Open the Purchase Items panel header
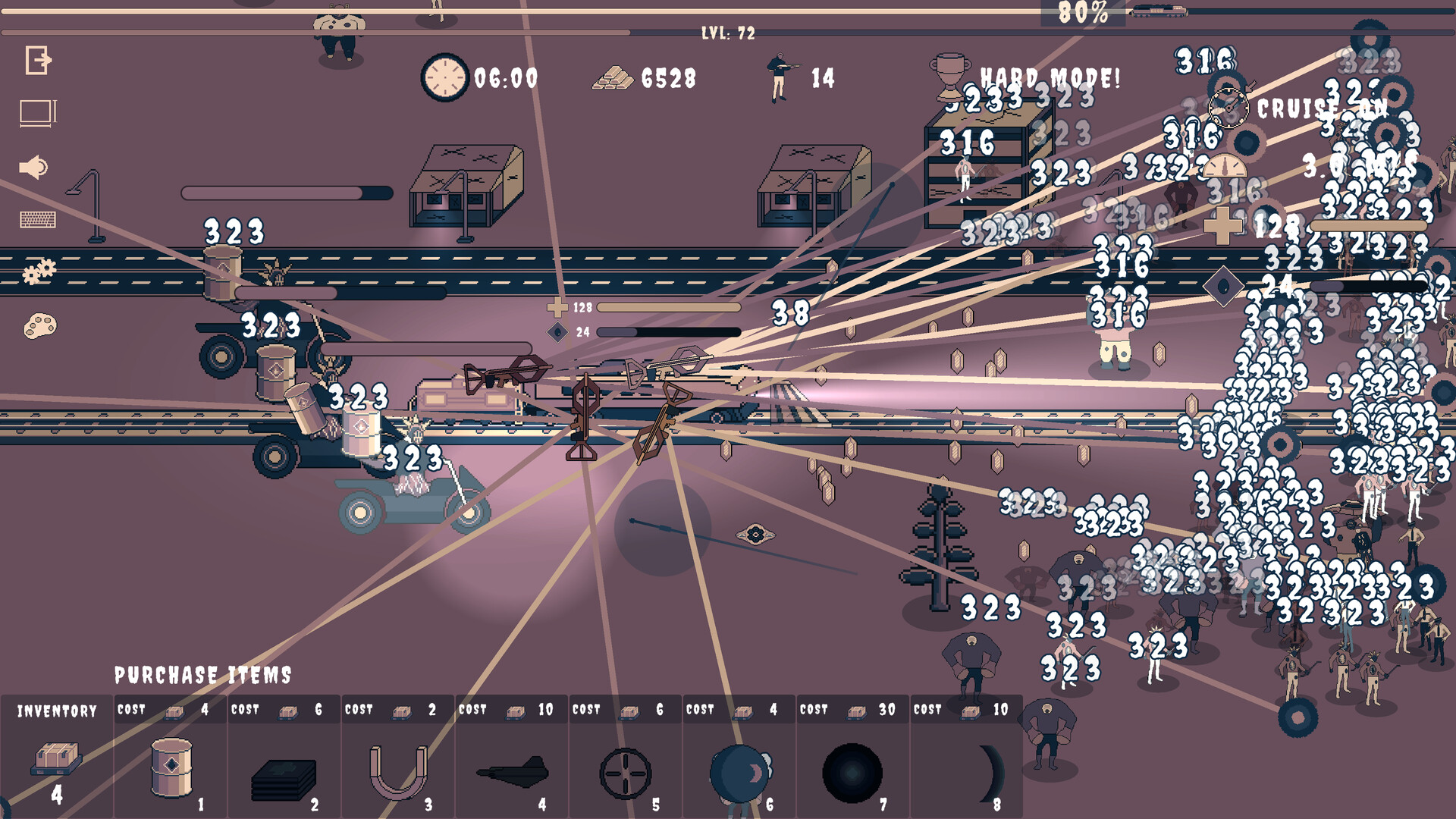This screenshot has width=1456, height=819. 204,672
